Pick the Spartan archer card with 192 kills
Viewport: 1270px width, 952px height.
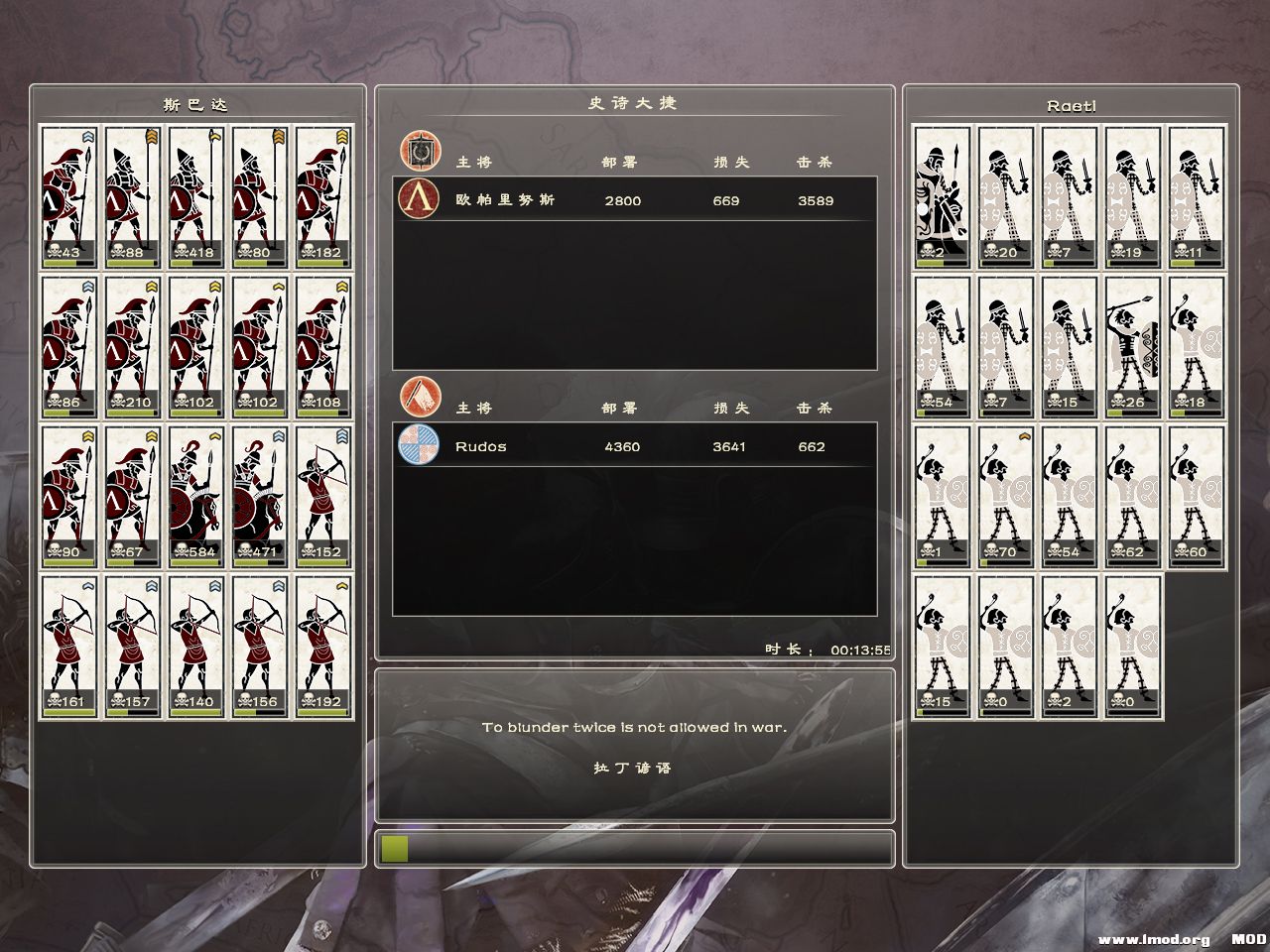tap(323, 647)
